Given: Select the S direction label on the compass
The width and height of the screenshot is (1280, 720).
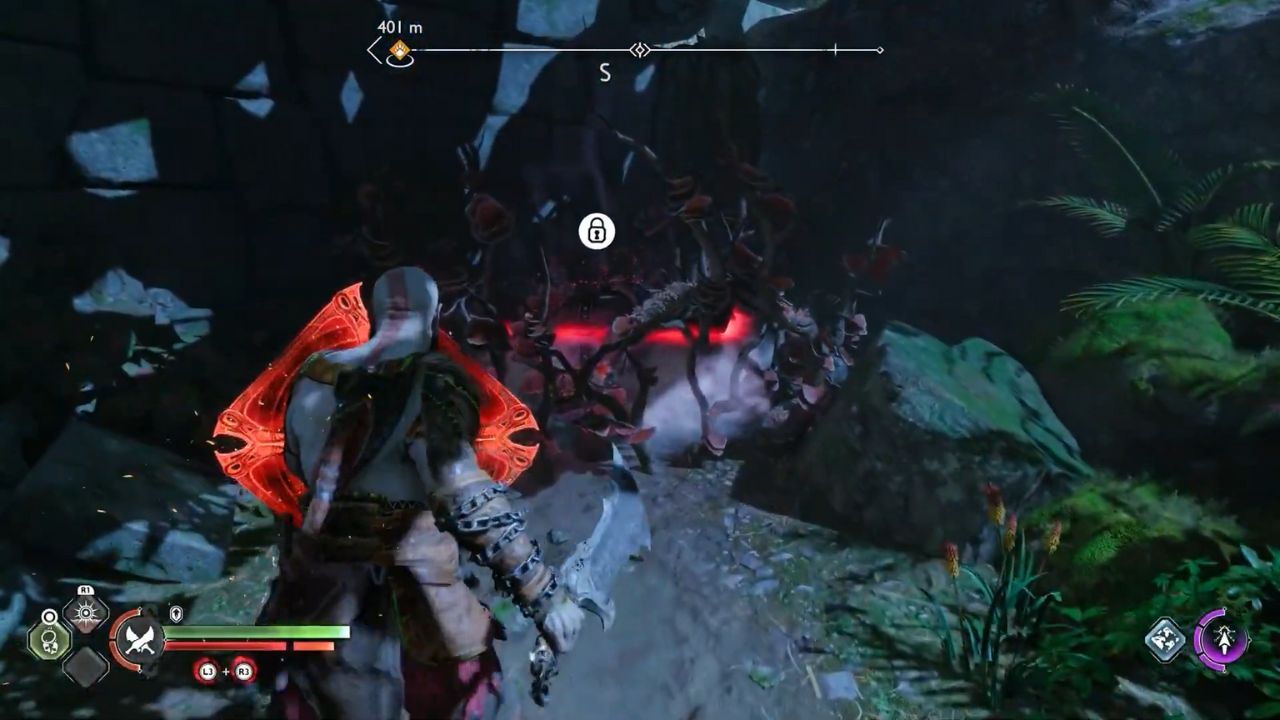Looking at the screenshot, I should pos(604,71).
